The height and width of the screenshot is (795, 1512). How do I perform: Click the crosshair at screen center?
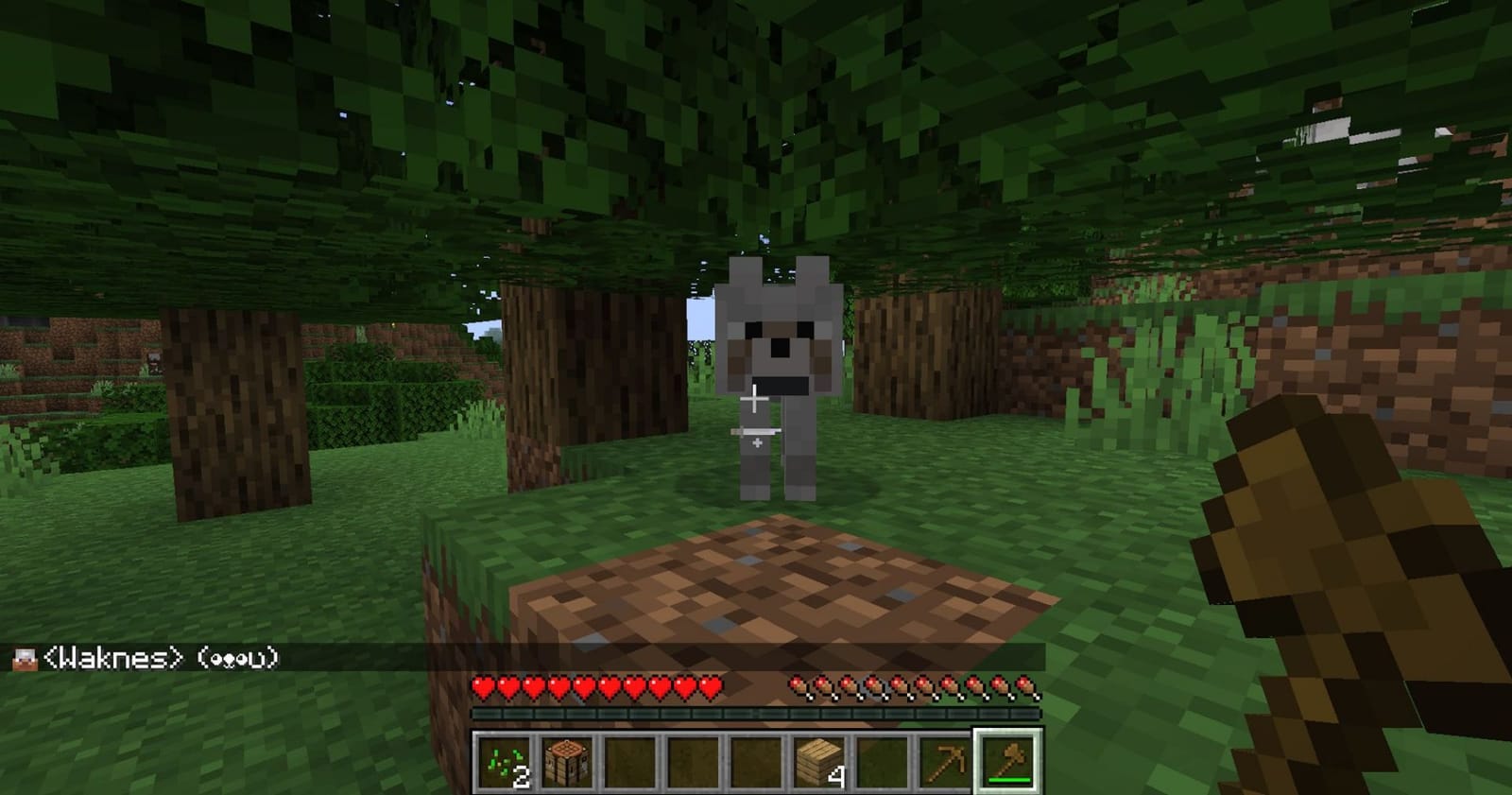[x=756, y=397]
